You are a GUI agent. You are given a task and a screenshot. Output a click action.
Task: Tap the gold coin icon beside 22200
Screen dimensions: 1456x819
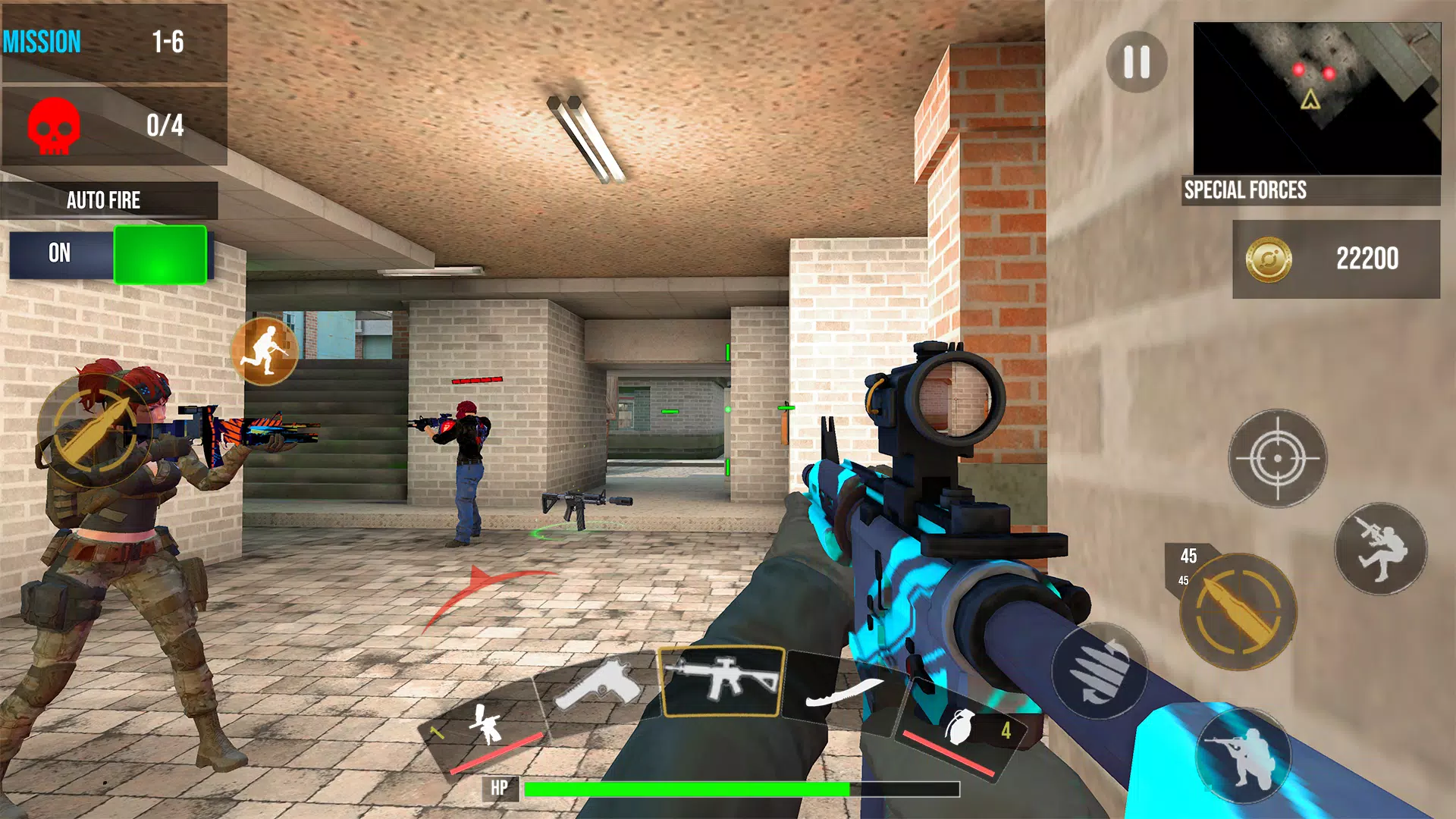click(1269, 259)
